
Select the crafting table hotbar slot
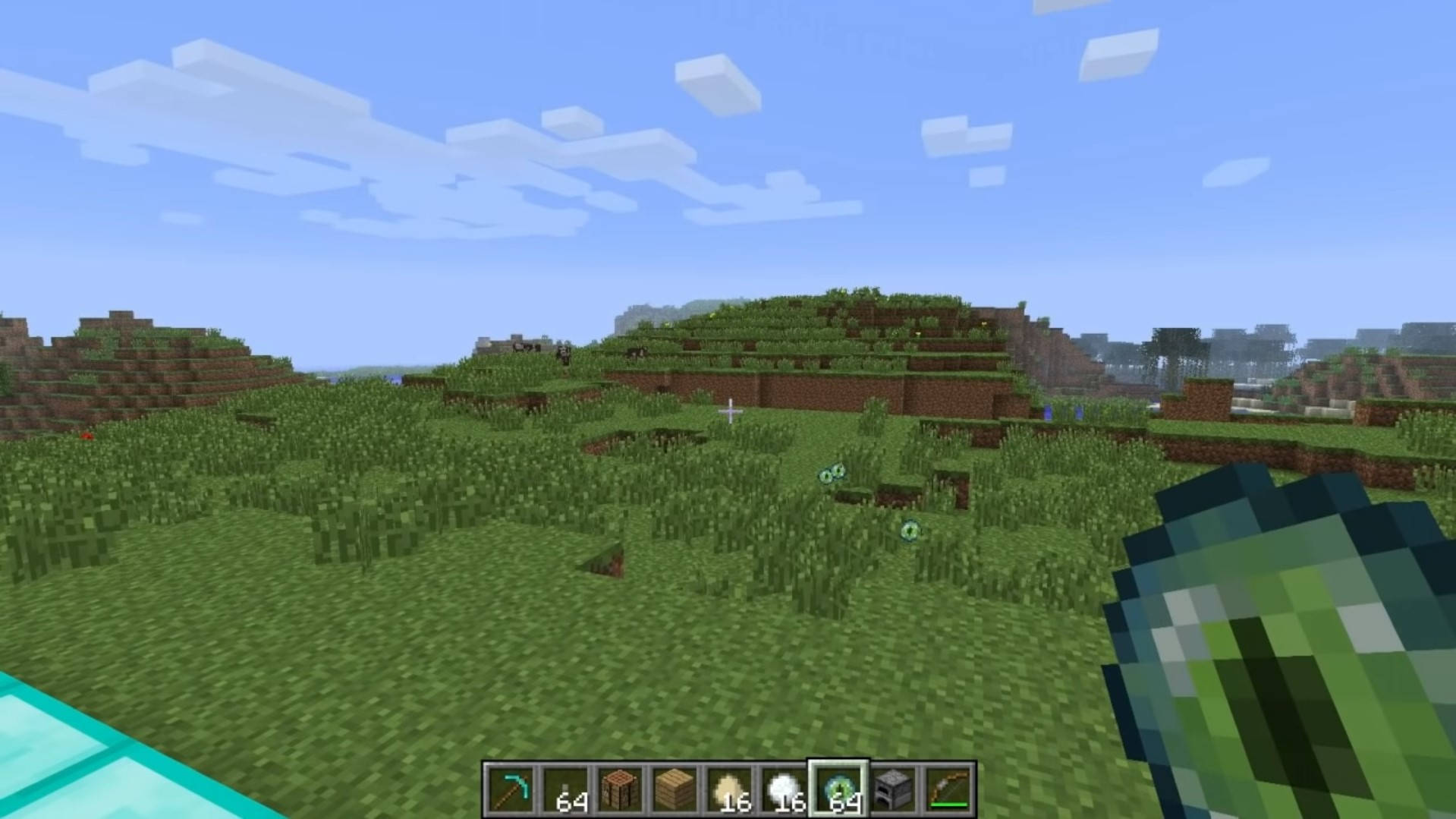click(x=618, y=790)
